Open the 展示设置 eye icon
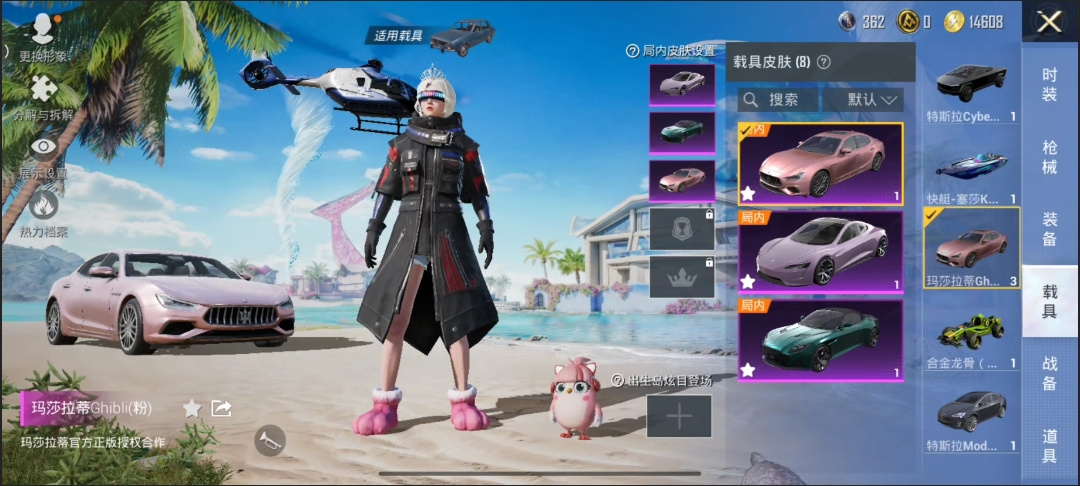The width and height of the screenshot is (1080, 486). click(x=43, y=156)
